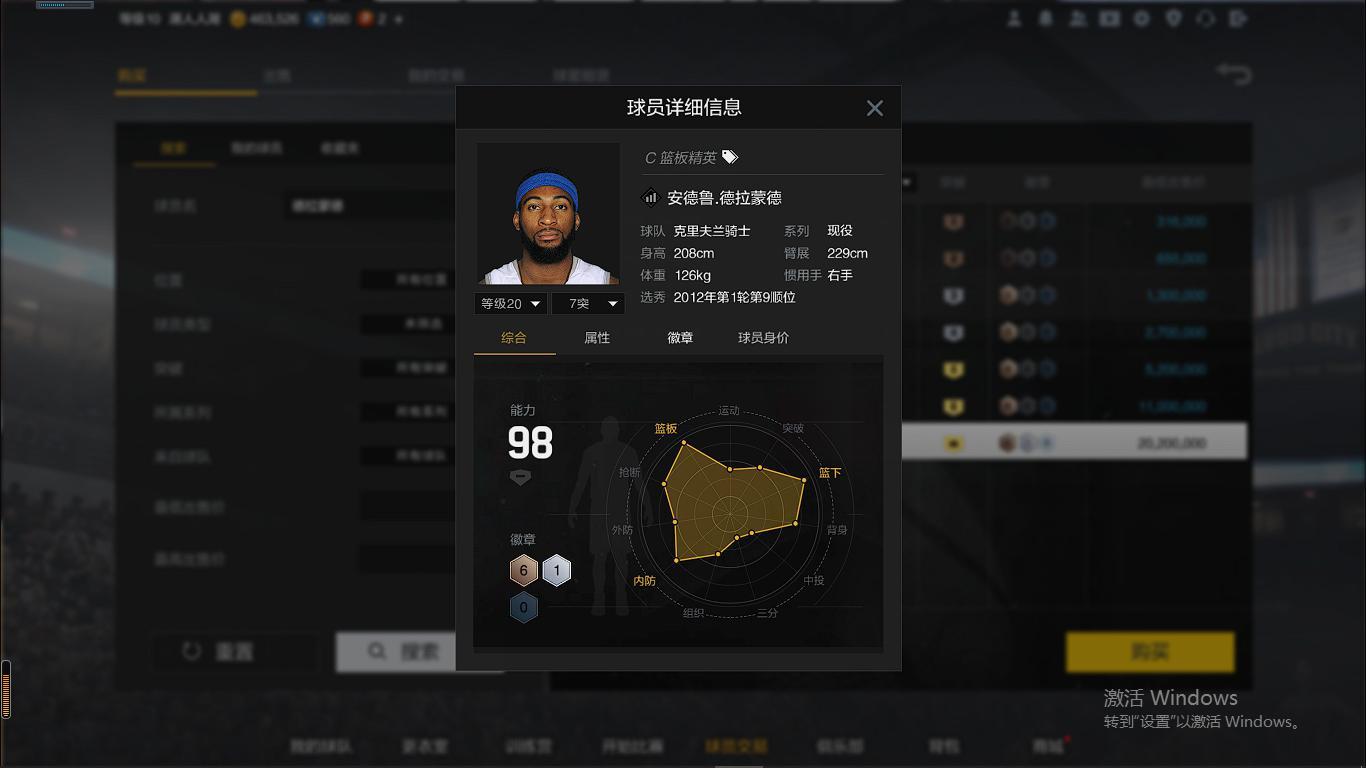This screenshot has width=1366, height=768.
Task: Select the silver badge showing 1
Action: pos(555,569)
